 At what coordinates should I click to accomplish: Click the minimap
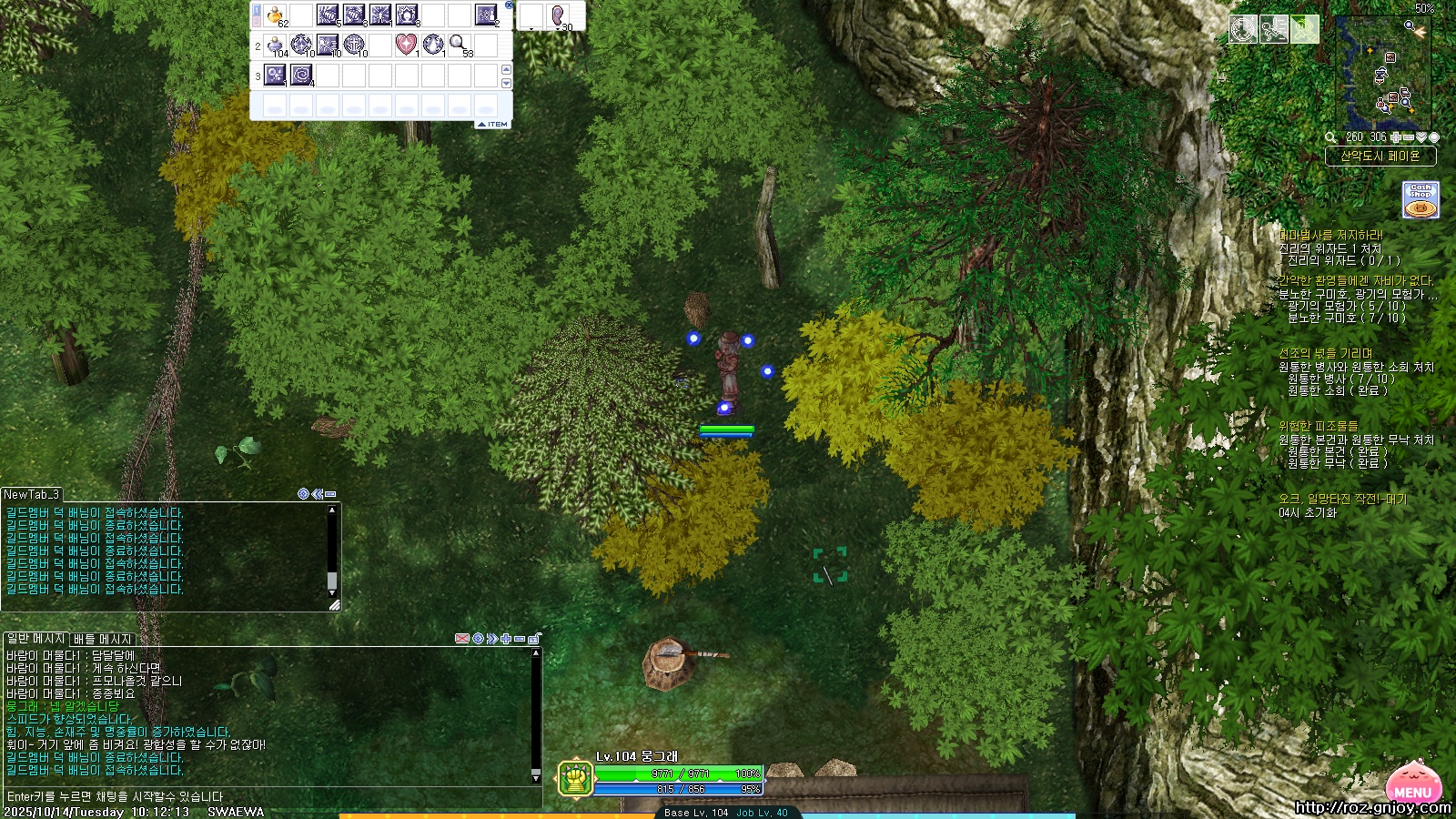point(1381,75)
